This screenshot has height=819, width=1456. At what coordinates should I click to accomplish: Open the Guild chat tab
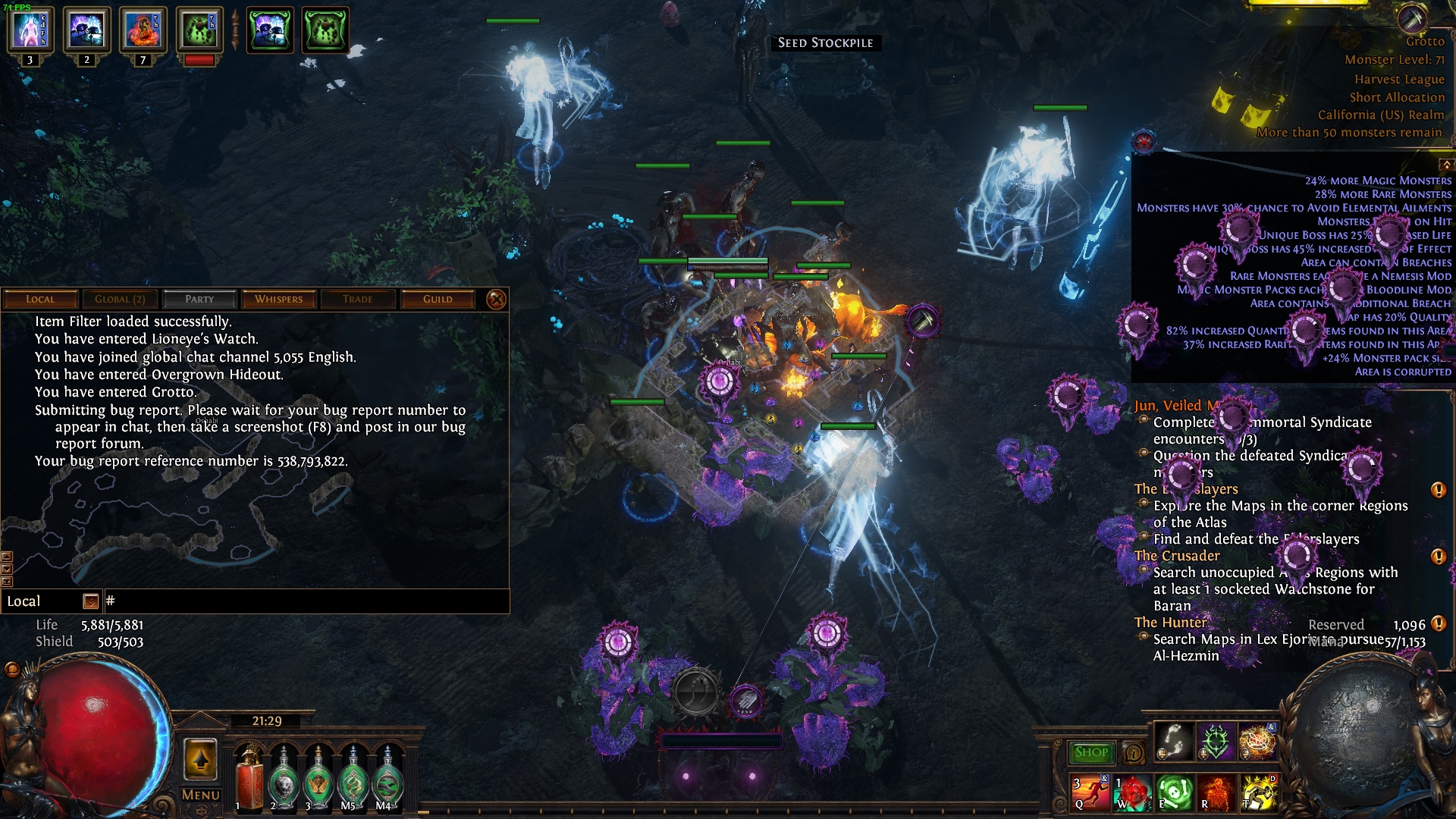(438, 299)
